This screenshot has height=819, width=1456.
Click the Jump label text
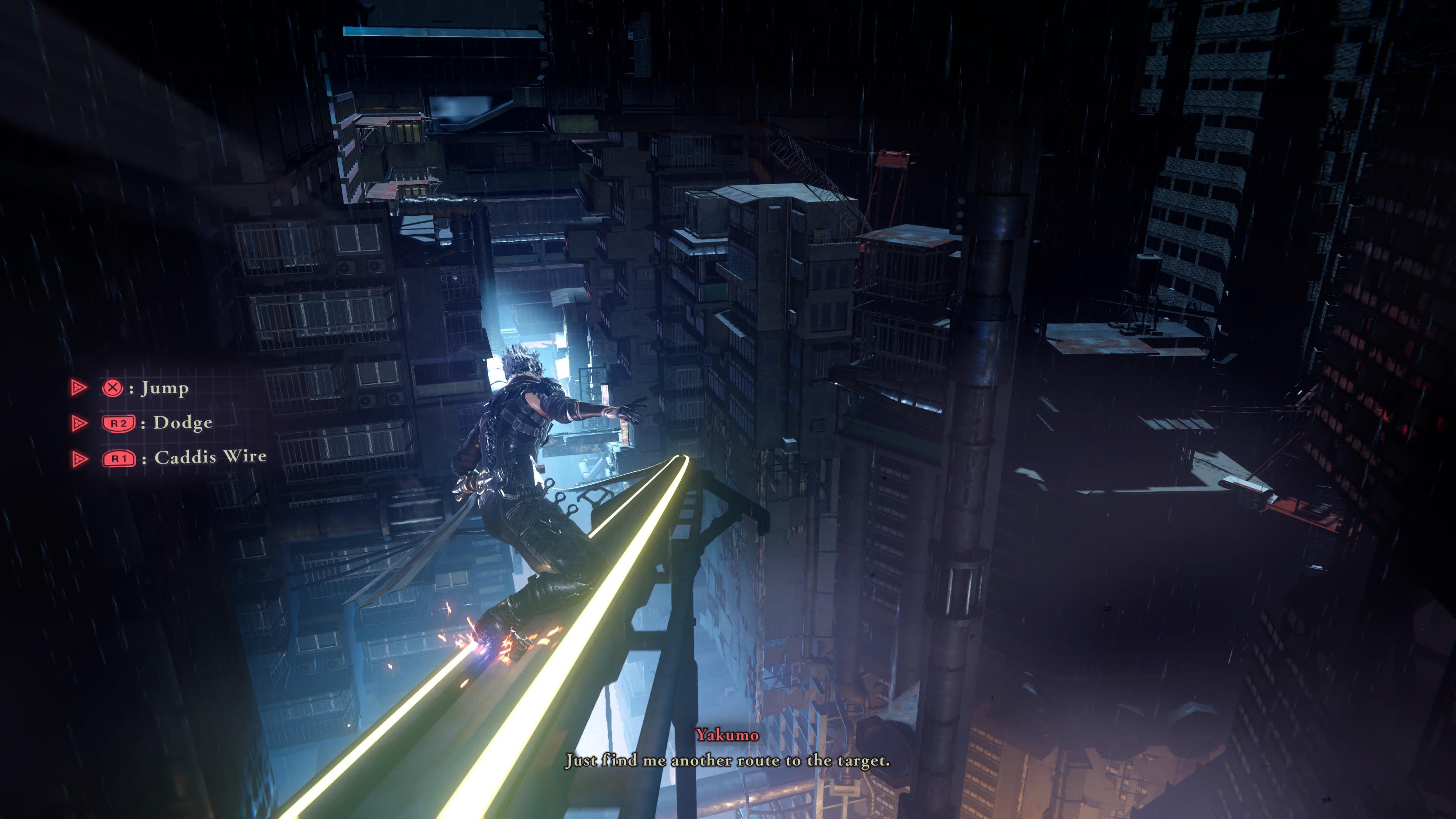coord(164,389)
